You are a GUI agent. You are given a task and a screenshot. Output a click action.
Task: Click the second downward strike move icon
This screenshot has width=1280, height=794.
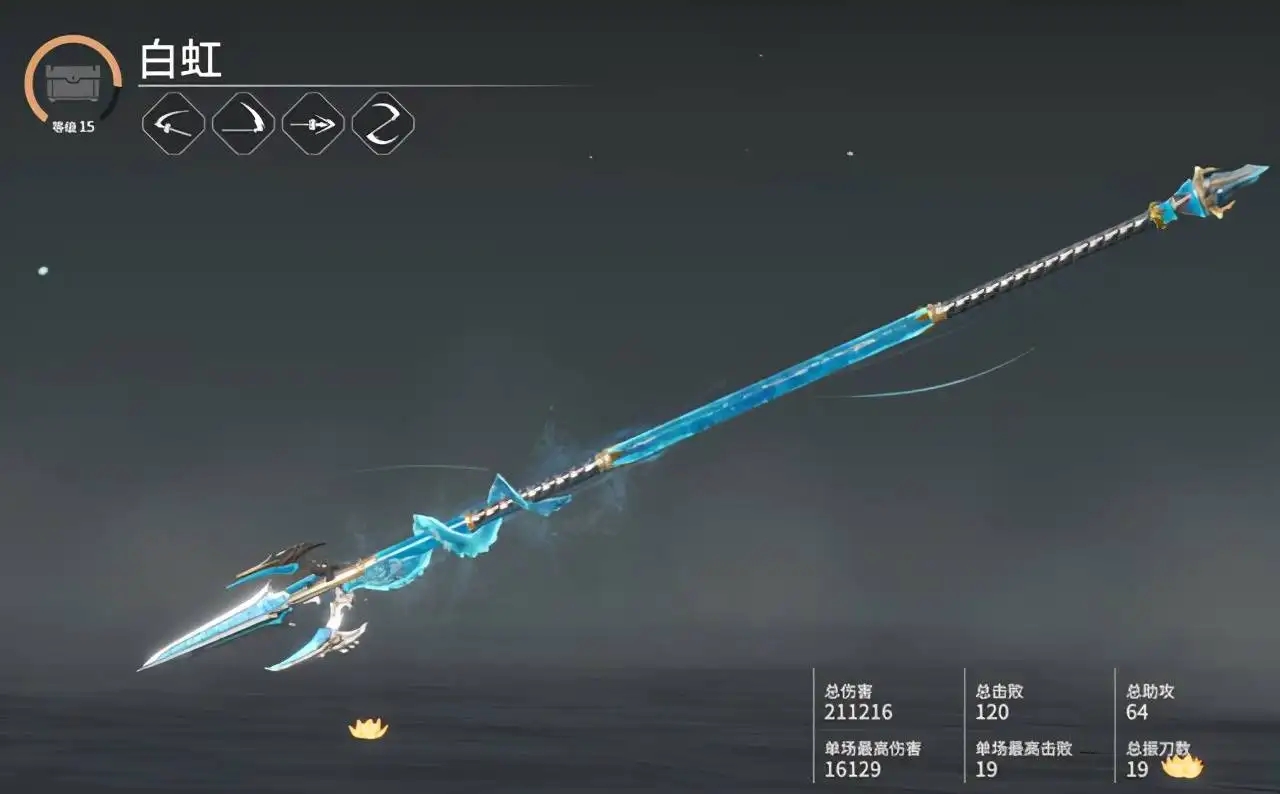click(x=243, y=125)
